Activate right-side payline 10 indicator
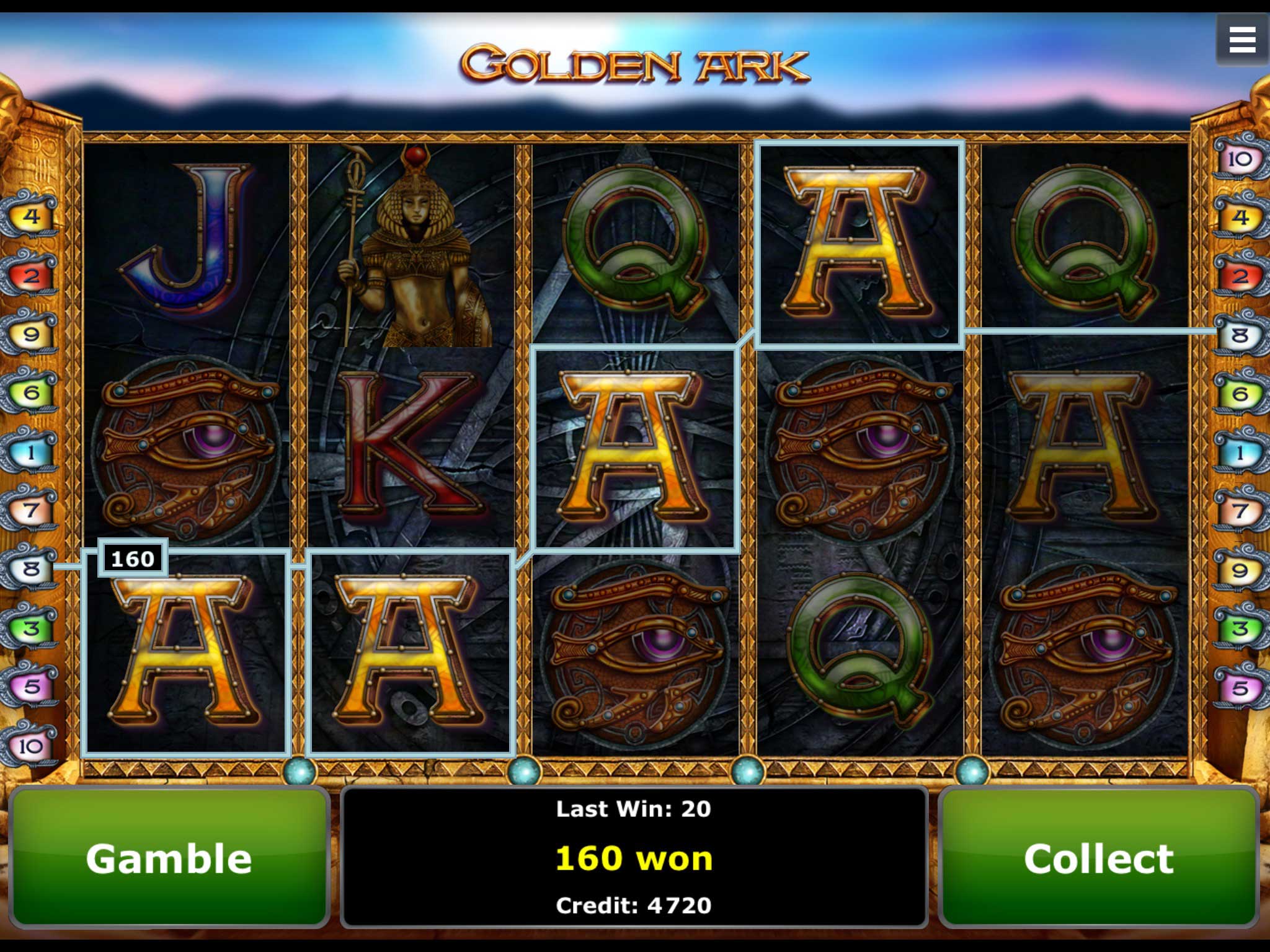 point(1240,159)
